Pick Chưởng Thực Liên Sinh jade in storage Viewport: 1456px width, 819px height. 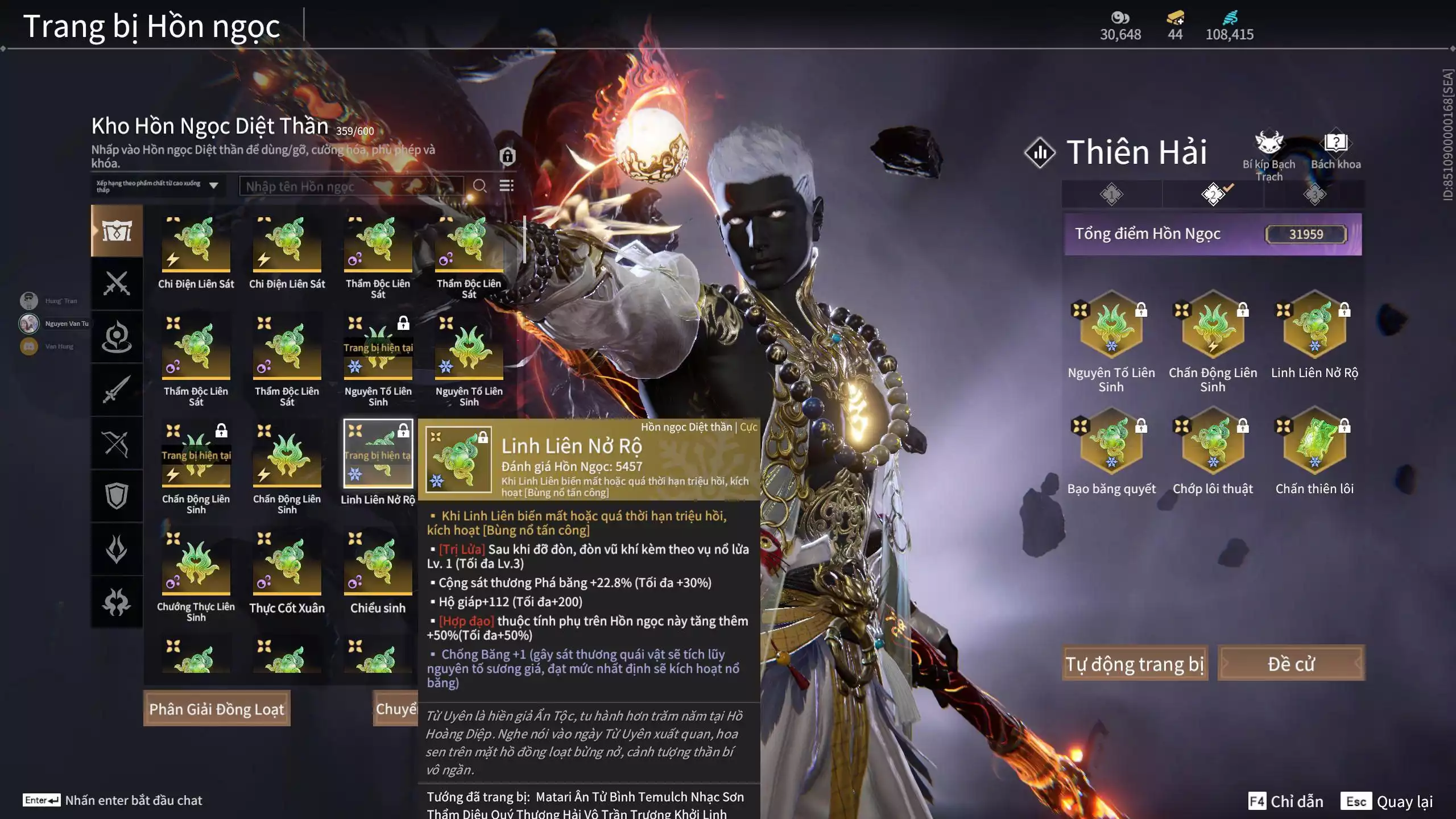click(196, 564)
